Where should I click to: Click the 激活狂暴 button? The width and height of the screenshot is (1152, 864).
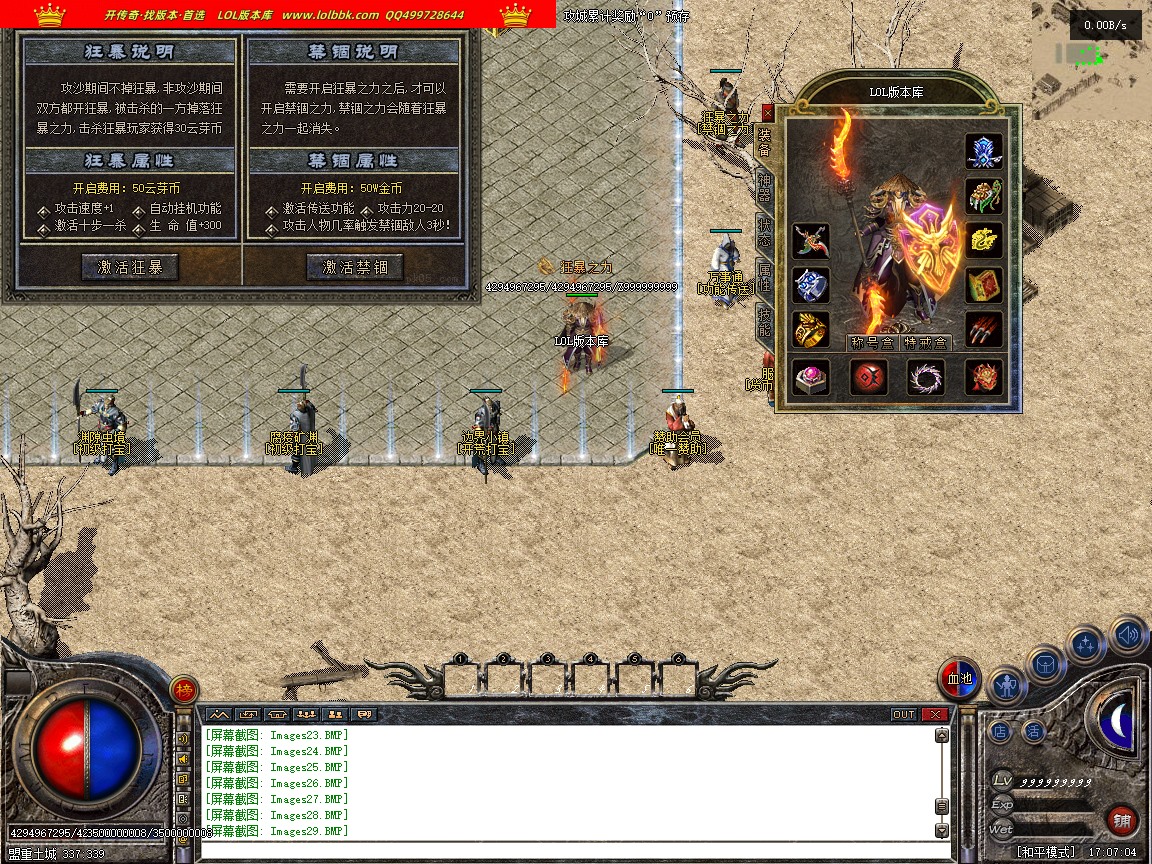tap(129, 267)
